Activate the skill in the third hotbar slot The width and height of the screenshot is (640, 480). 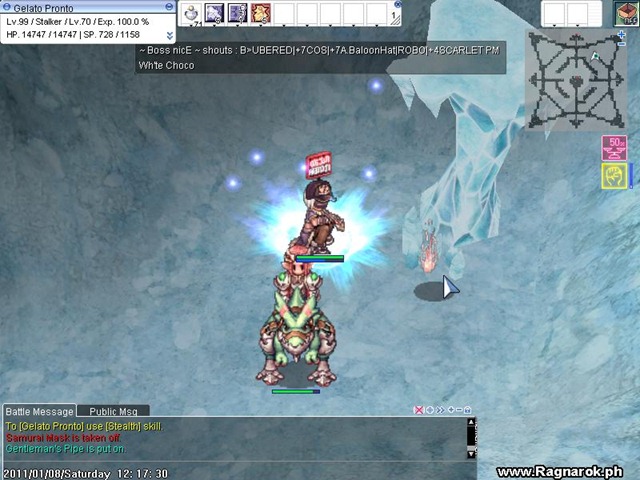tap(237, 13)
